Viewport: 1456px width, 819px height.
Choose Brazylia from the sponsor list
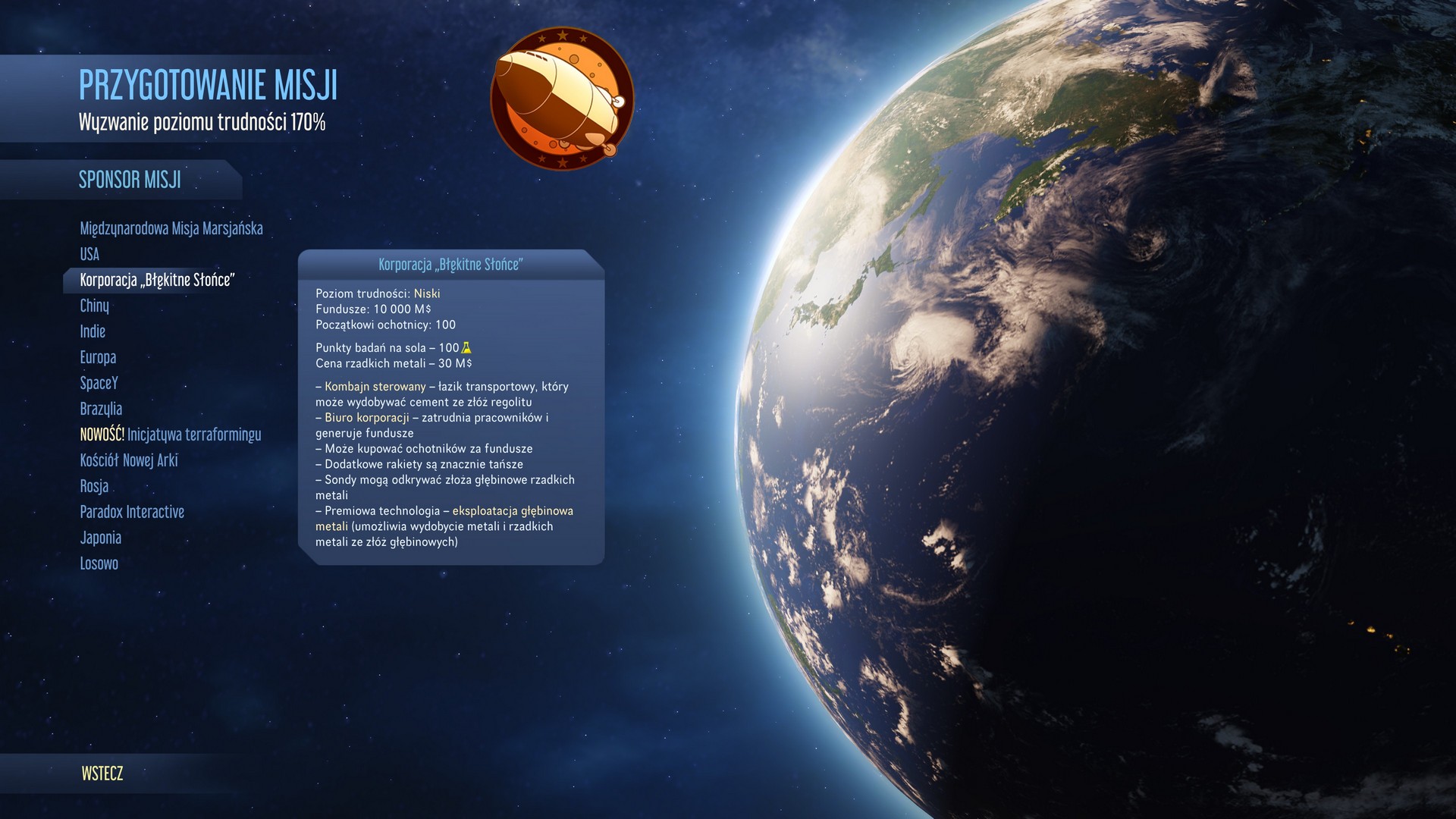pyautogui.click(x=99, y=409)
